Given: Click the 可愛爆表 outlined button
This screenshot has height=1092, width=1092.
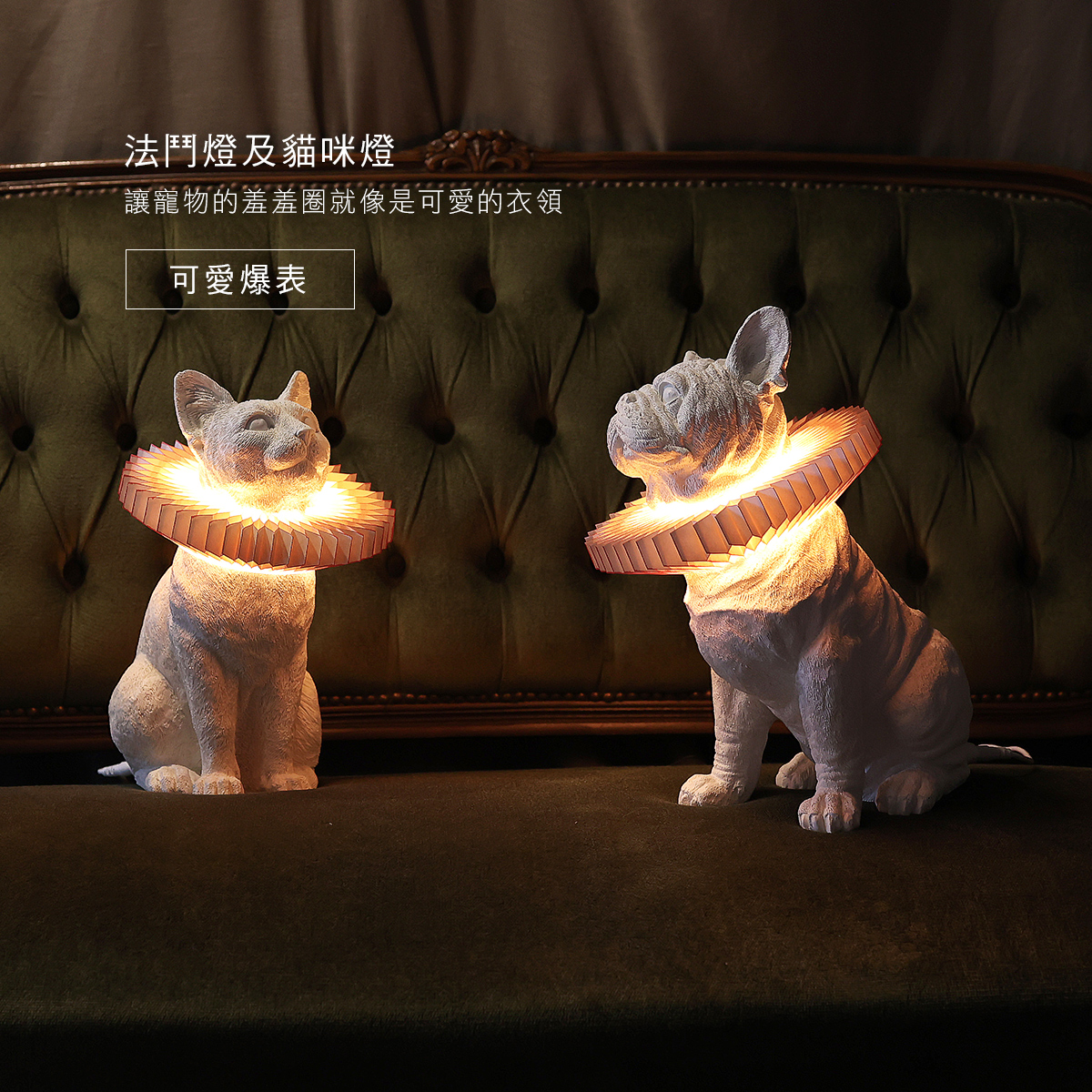Looking at the screenshot, I should point(239,279).
